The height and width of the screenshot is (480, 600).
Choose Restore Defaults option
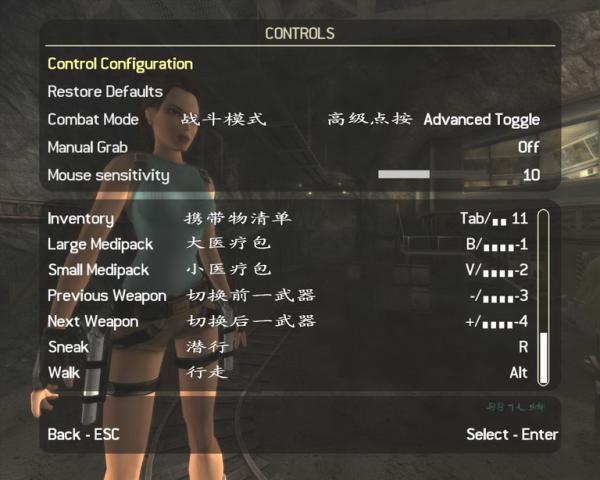105,92
